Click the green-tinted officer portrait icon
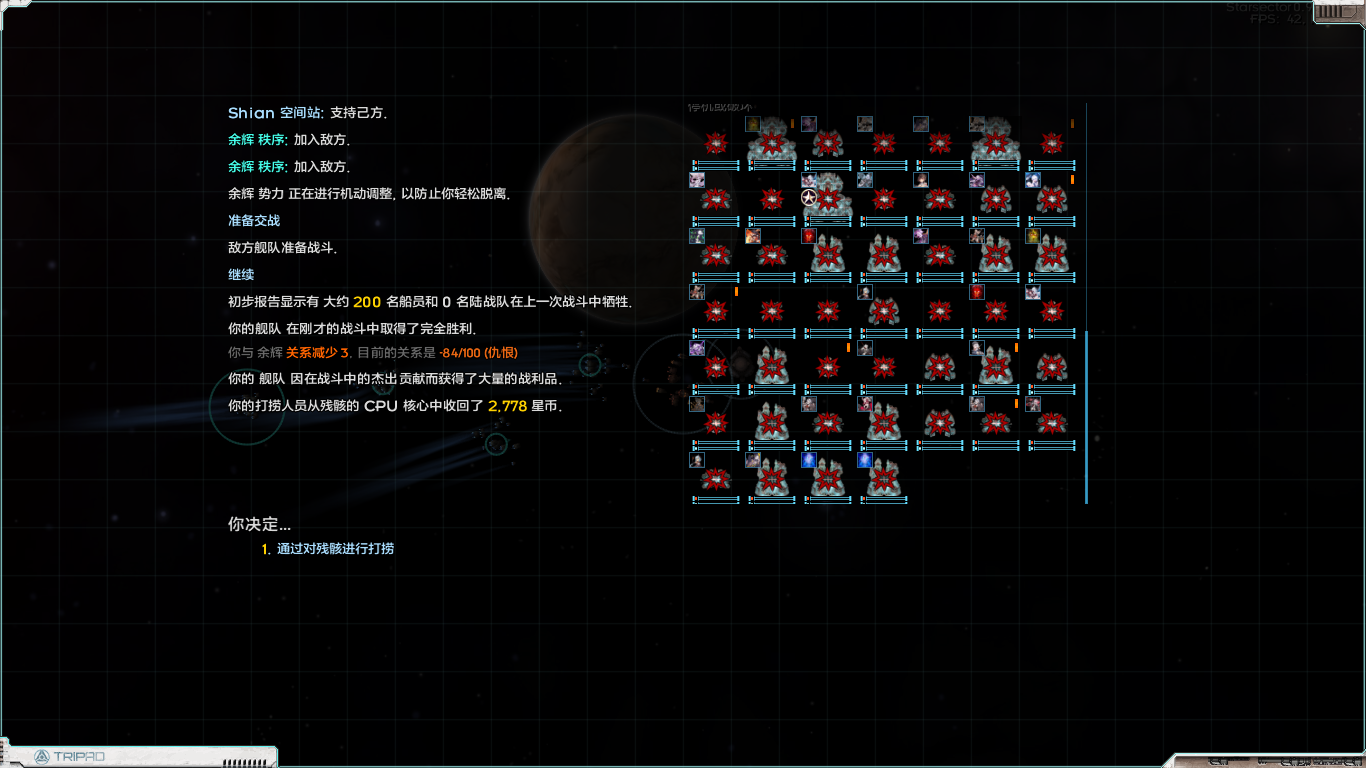The image size is (1366, 768). [x=696, y=236]
